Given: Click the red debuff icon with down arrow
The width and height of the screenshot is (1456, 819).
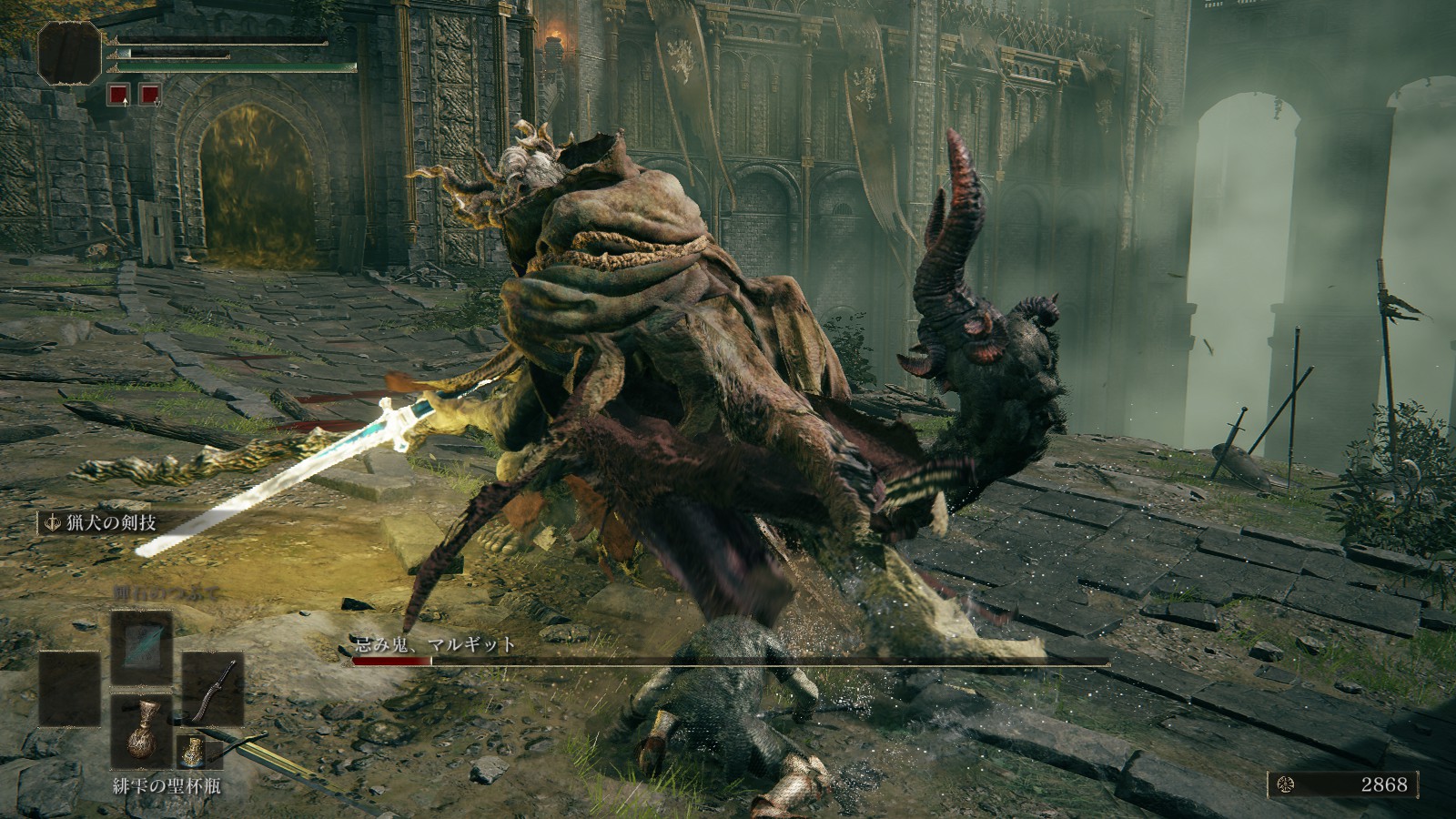Looking at the screenshot, I should (150, 94).
